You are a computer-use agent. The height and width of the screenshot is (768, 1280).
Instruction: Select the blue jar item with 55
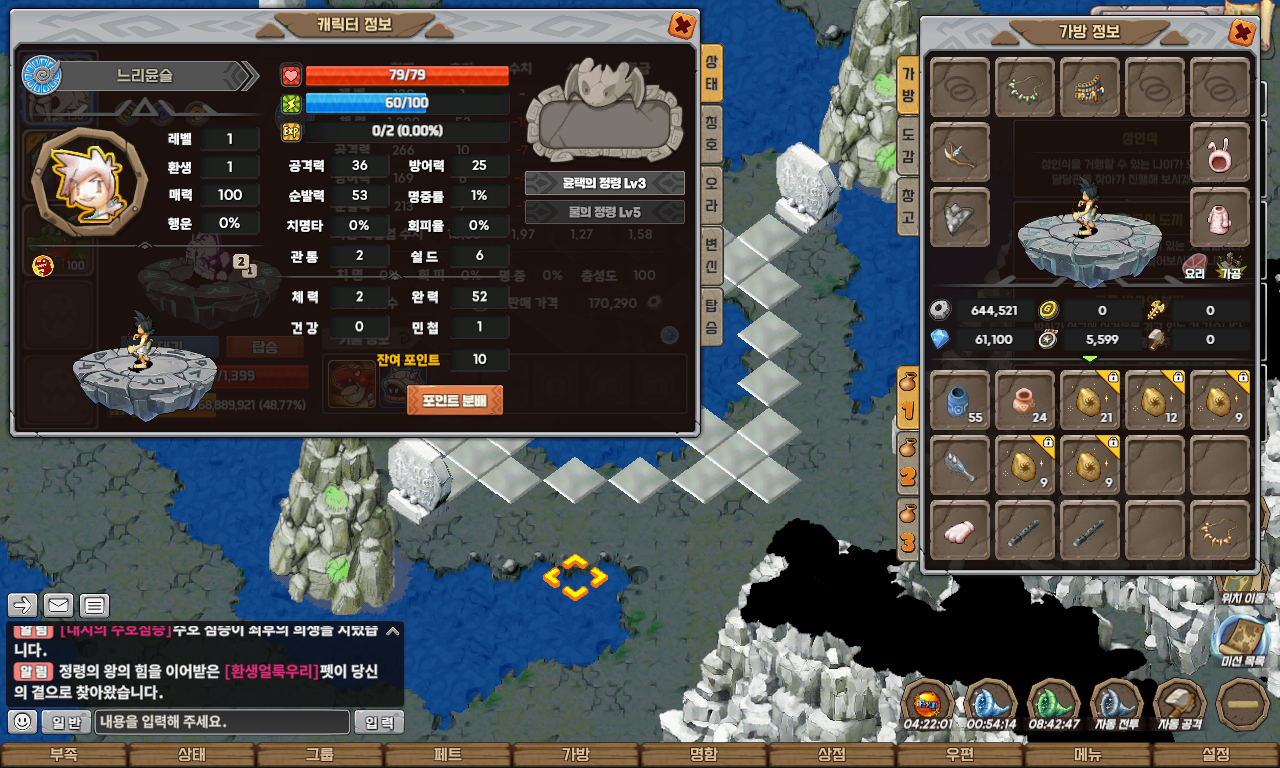[x=961, y=400]
